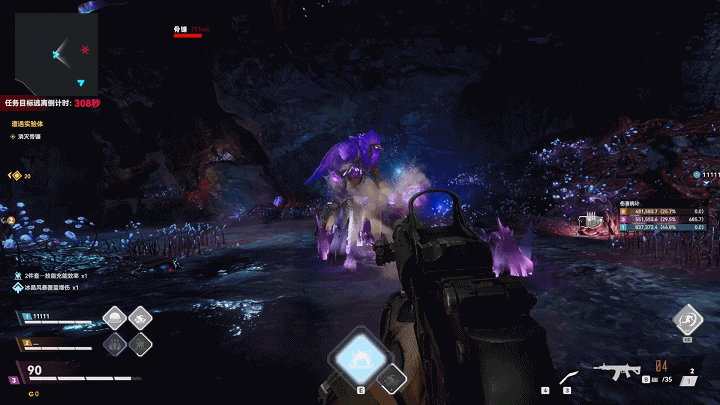720x405 pixels.
Task: Select the assault rifle weapon icon
Action: click(616, 372)
